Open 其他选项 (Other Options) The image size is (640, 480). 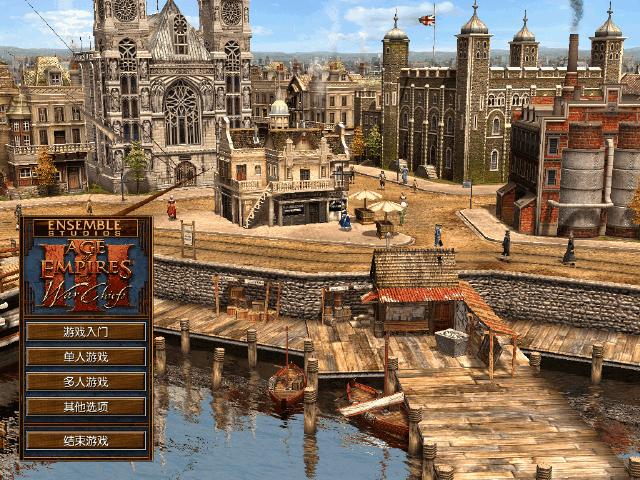click(x=85, y=406)
